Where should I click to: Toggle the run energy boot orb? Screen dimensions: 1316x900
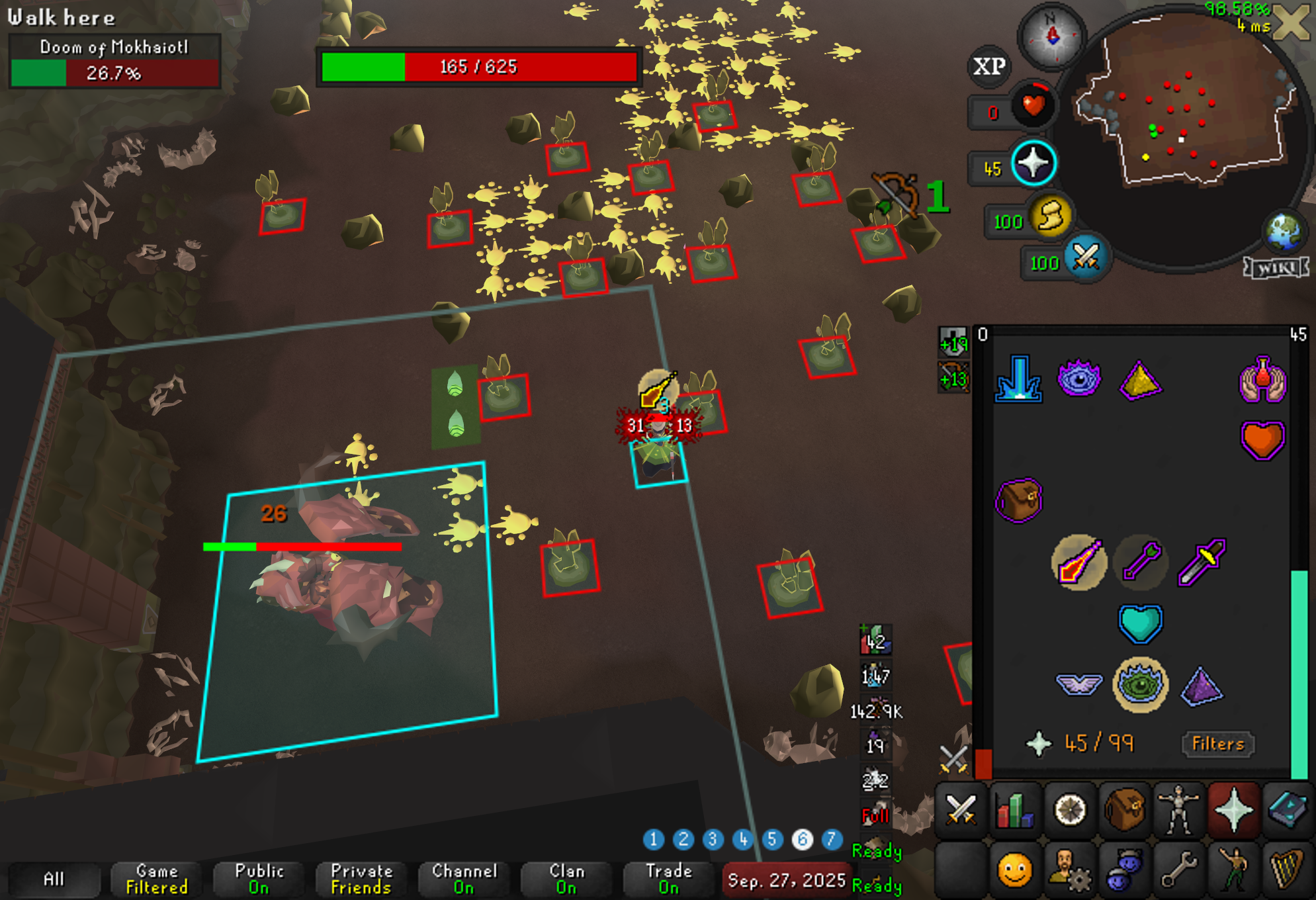(x=1051, y=217)
